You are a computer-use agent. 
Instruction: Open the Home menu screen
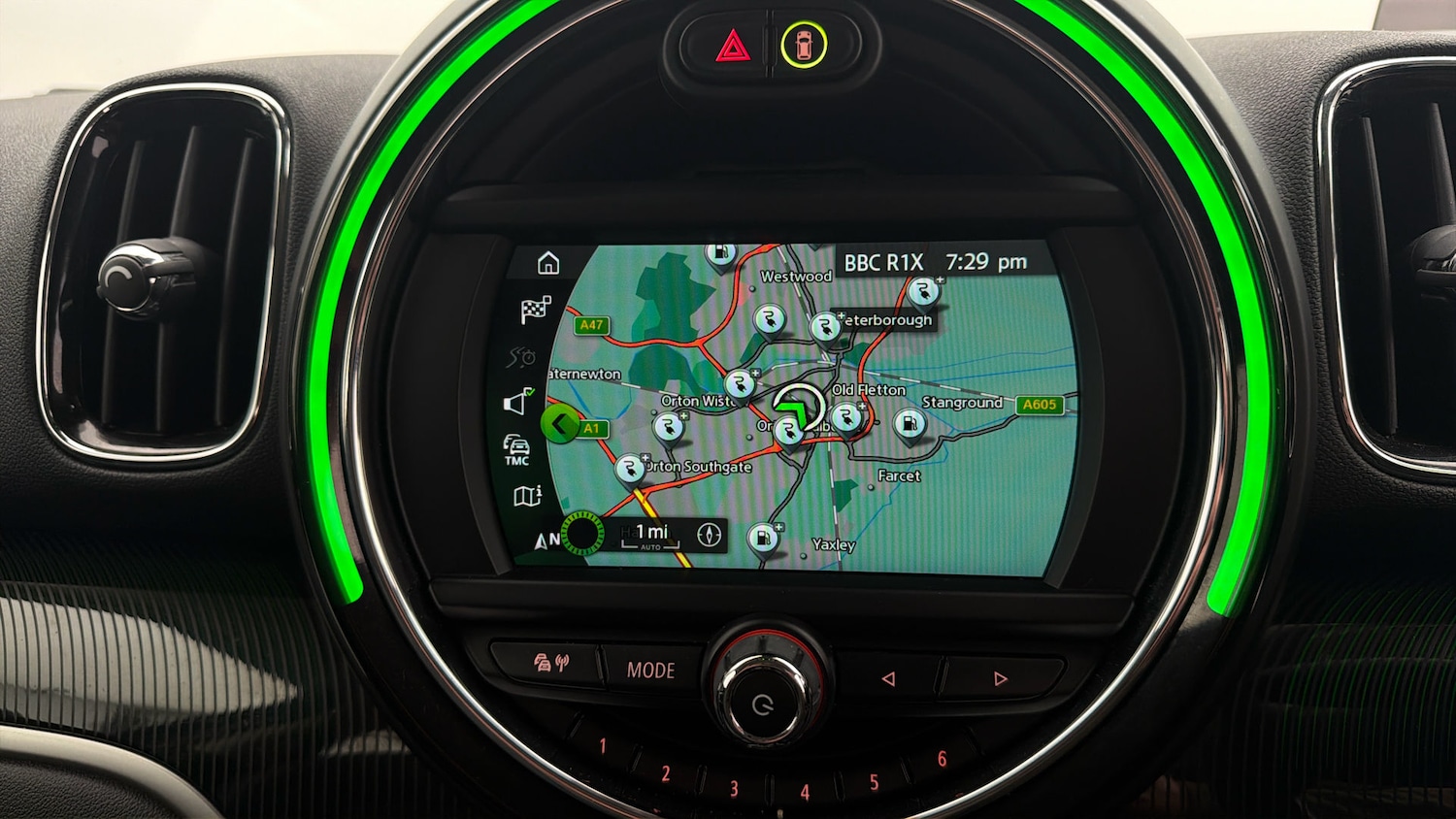point(550,262)
